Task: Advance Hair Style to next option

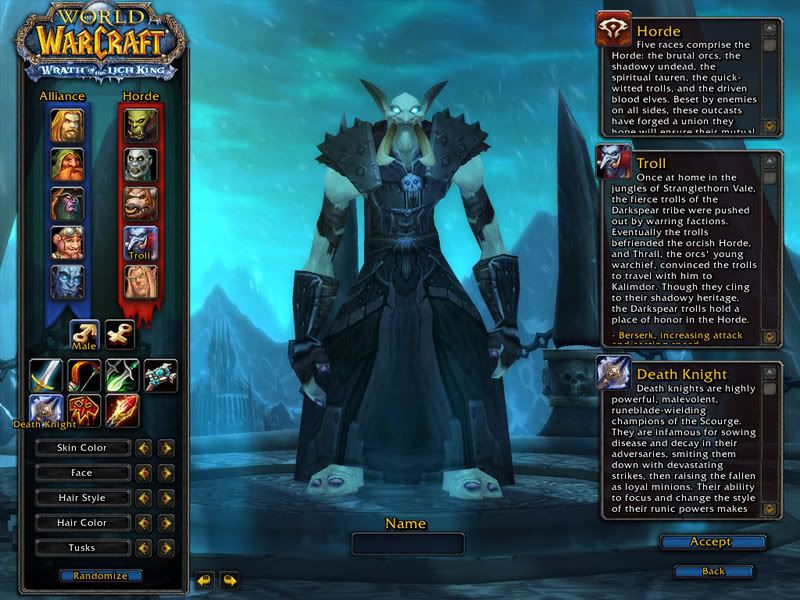Action: [166, 498]
